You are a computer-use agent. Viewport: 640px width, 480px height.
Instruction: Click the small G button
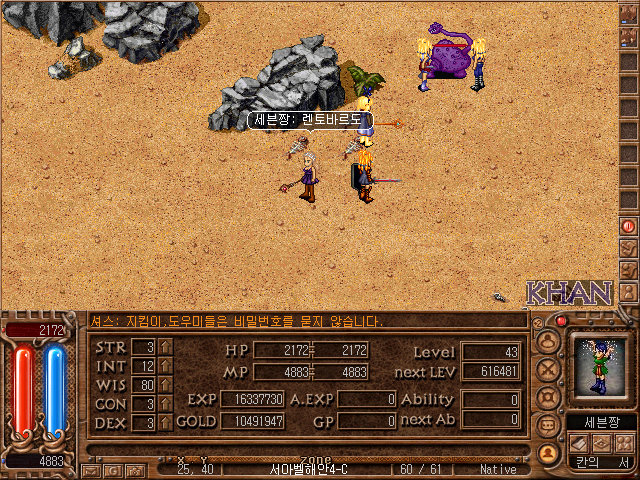(x=112, y=469)
